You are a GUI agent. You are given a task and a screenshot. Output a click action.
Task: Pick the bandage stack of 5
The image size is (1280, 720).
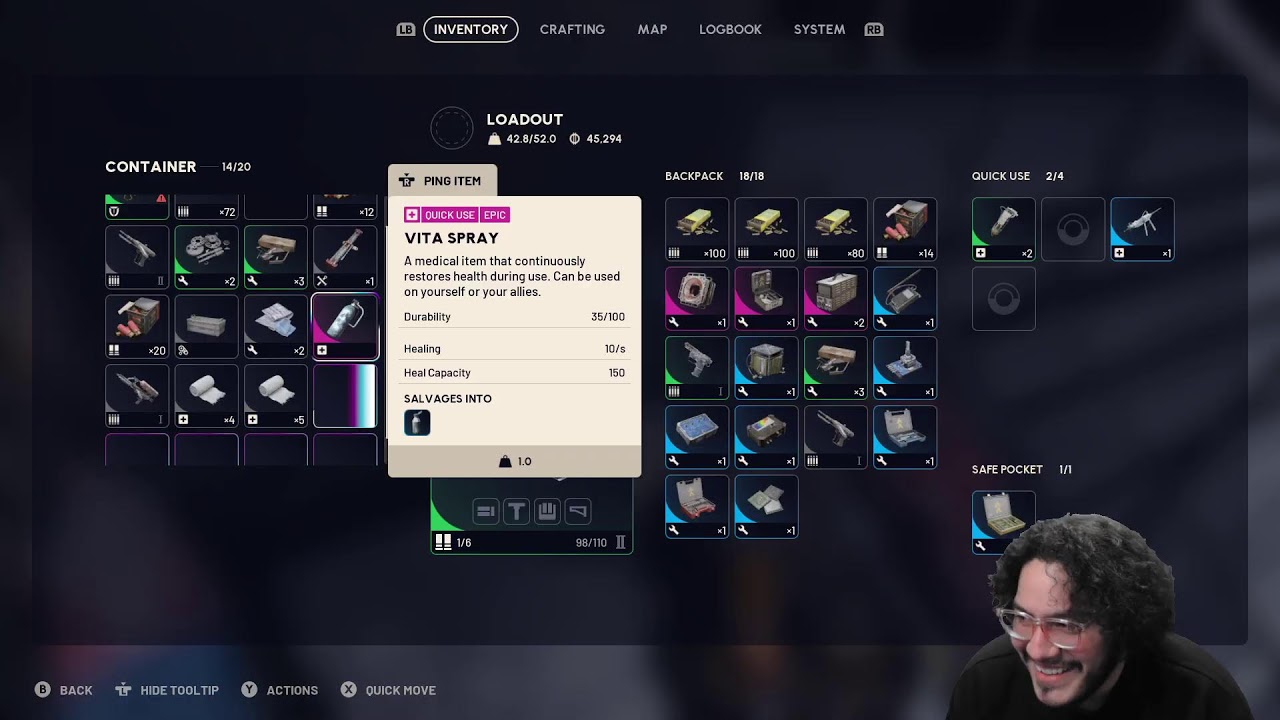click(276, 395)
